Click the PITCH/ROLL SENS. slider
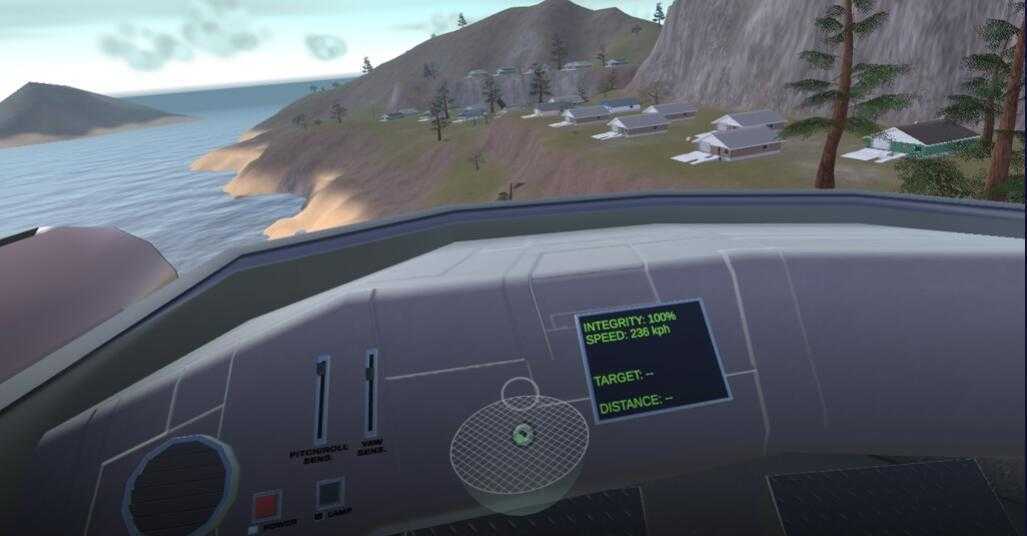The height and width of the screenshot is (536, 1027). 321,399
